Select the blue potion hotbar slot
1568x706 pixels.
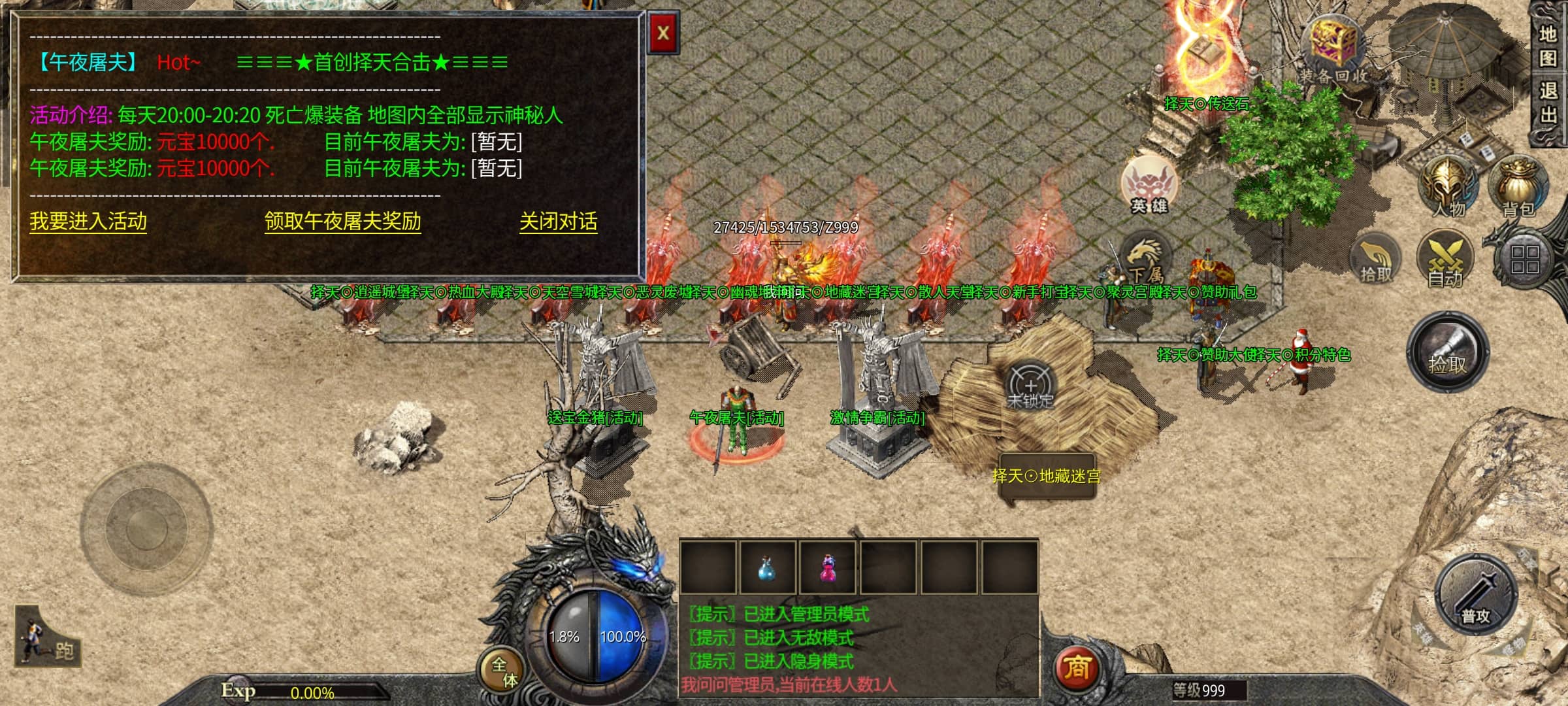point(767,567)
